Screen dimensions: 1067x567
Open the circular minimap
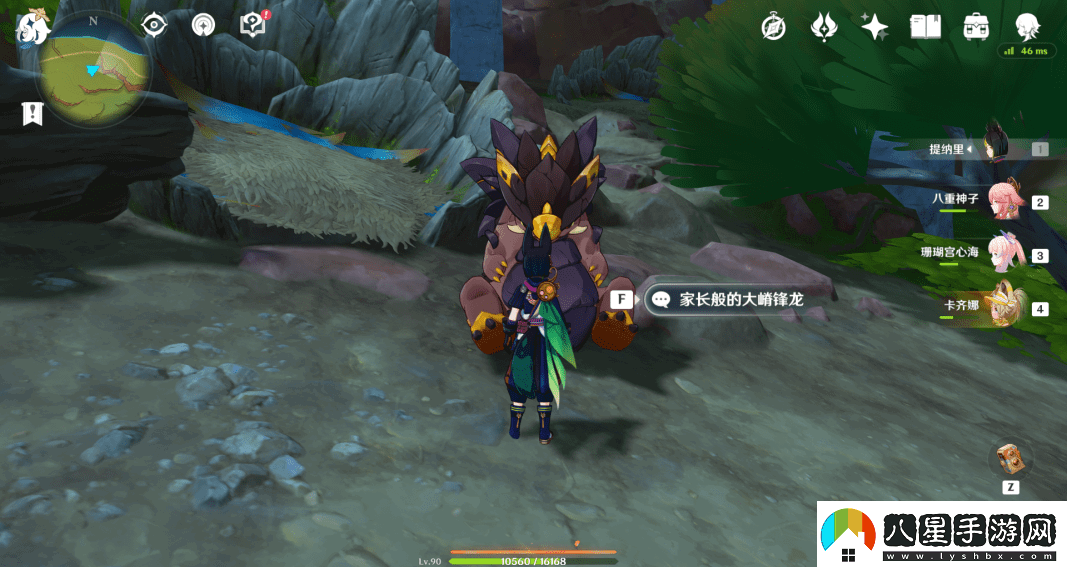[x=94, y=71]
